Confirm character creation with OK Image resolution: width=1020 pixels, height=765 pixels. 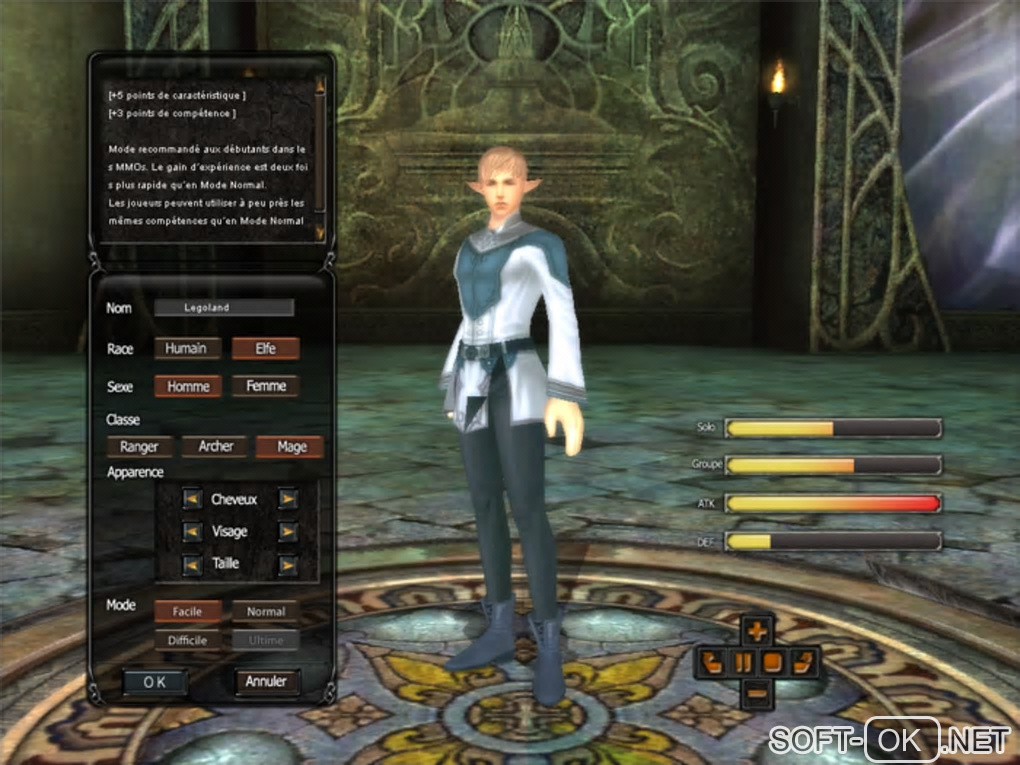point(155,681)
